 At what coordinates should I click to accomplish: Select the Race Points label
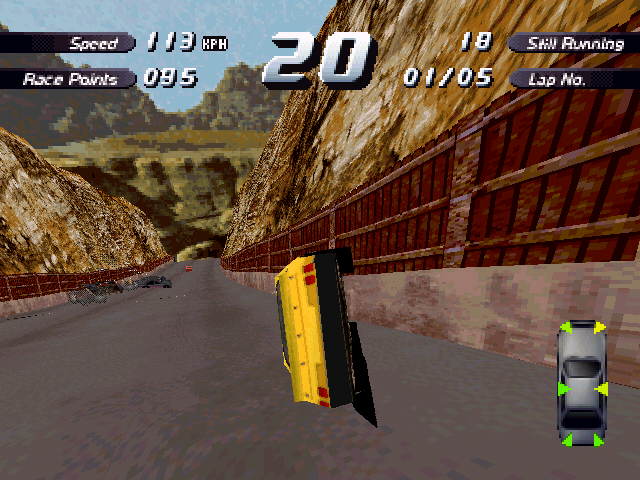(70, 79)
